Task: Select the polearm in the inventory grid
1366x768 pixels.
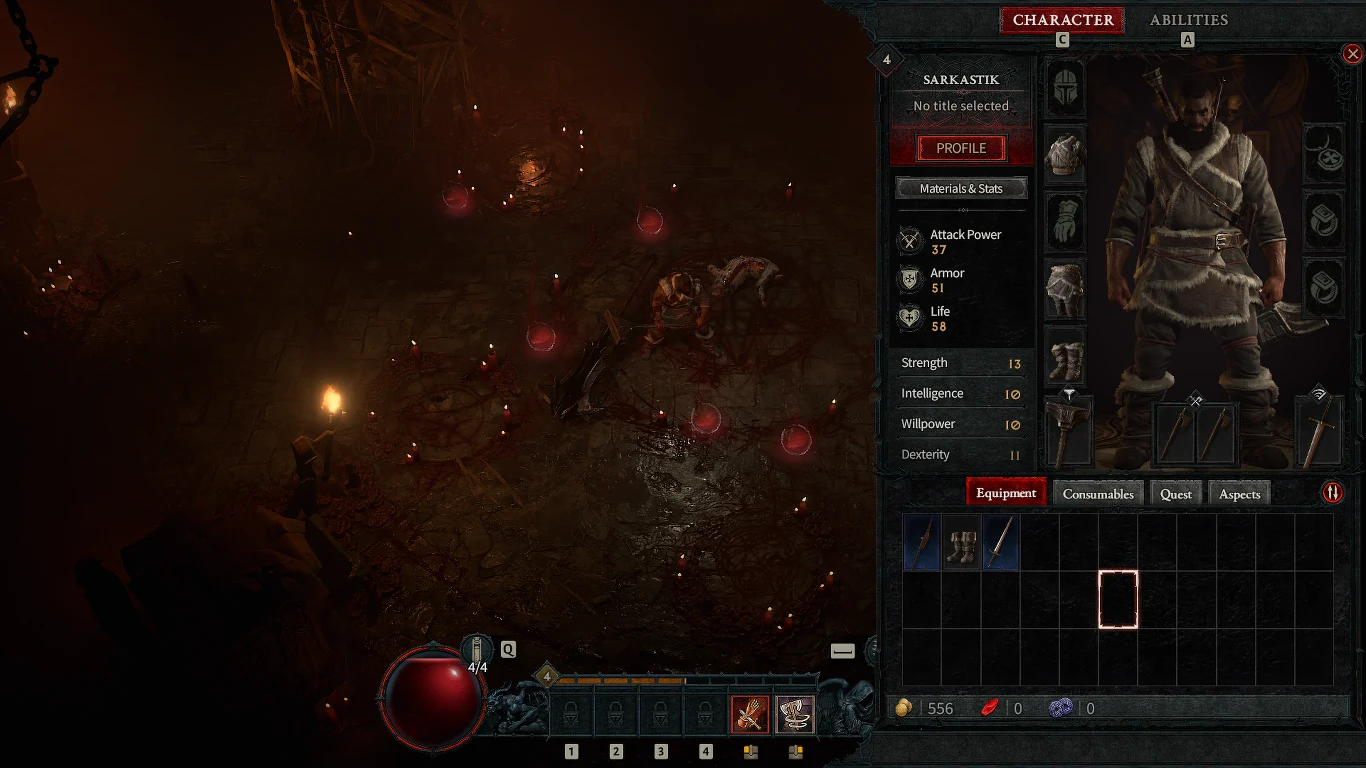Action: [921, 543]
